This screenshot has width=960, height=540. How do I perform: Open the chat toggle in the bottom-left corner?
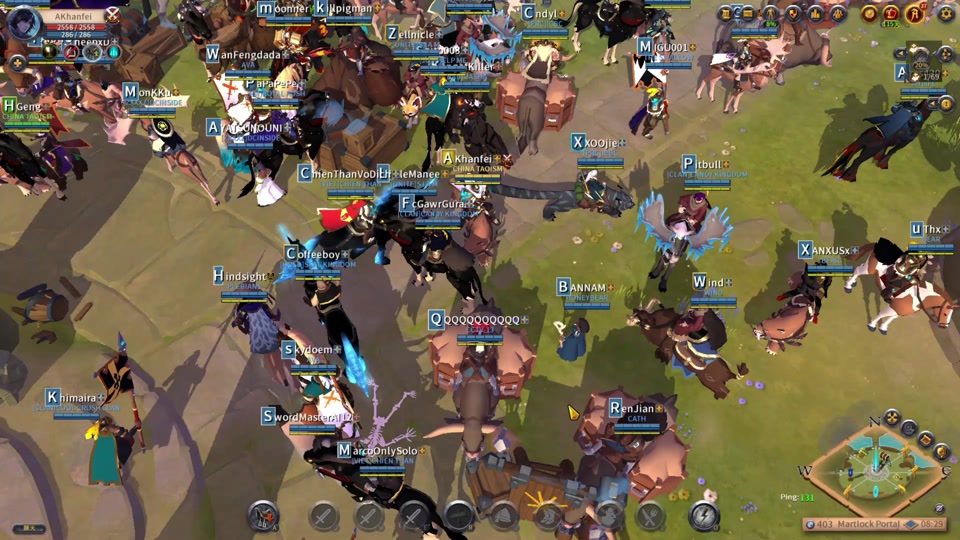[x=28, y=528]
